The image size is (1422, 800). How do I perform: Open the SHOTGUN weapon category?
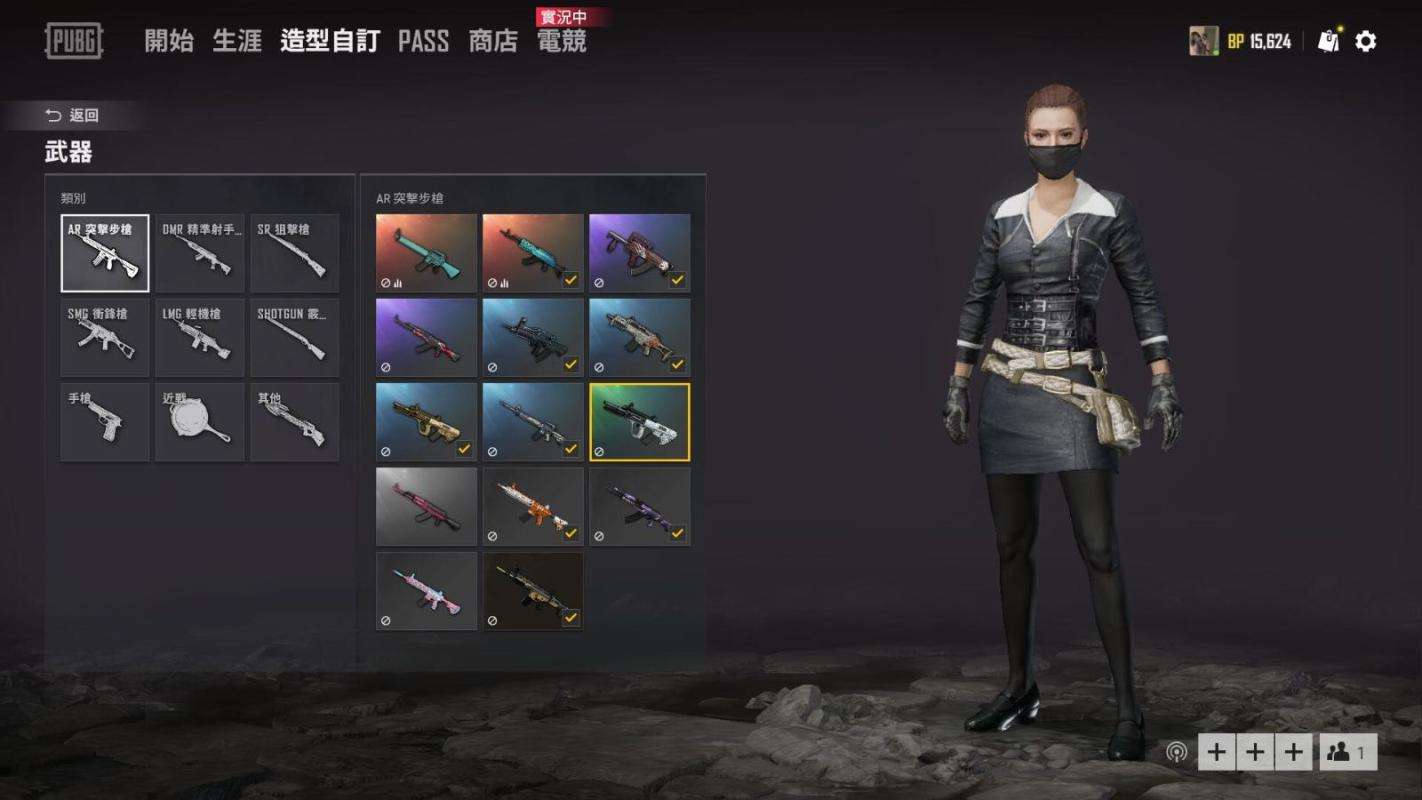pyautogui.click(x=294, y=337)
